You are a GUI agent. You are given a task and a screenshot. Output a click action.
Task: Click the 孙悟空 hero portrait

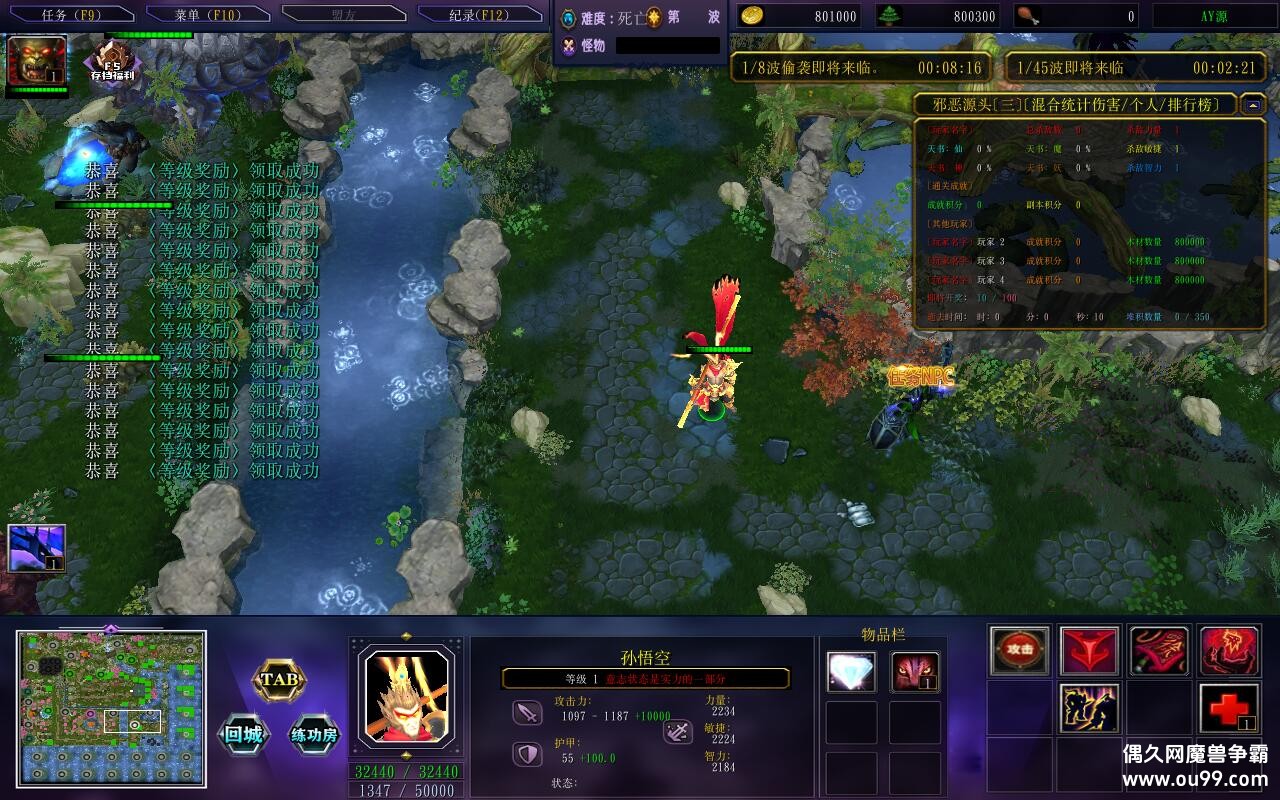pyautogui.click(x=405, y=692)
